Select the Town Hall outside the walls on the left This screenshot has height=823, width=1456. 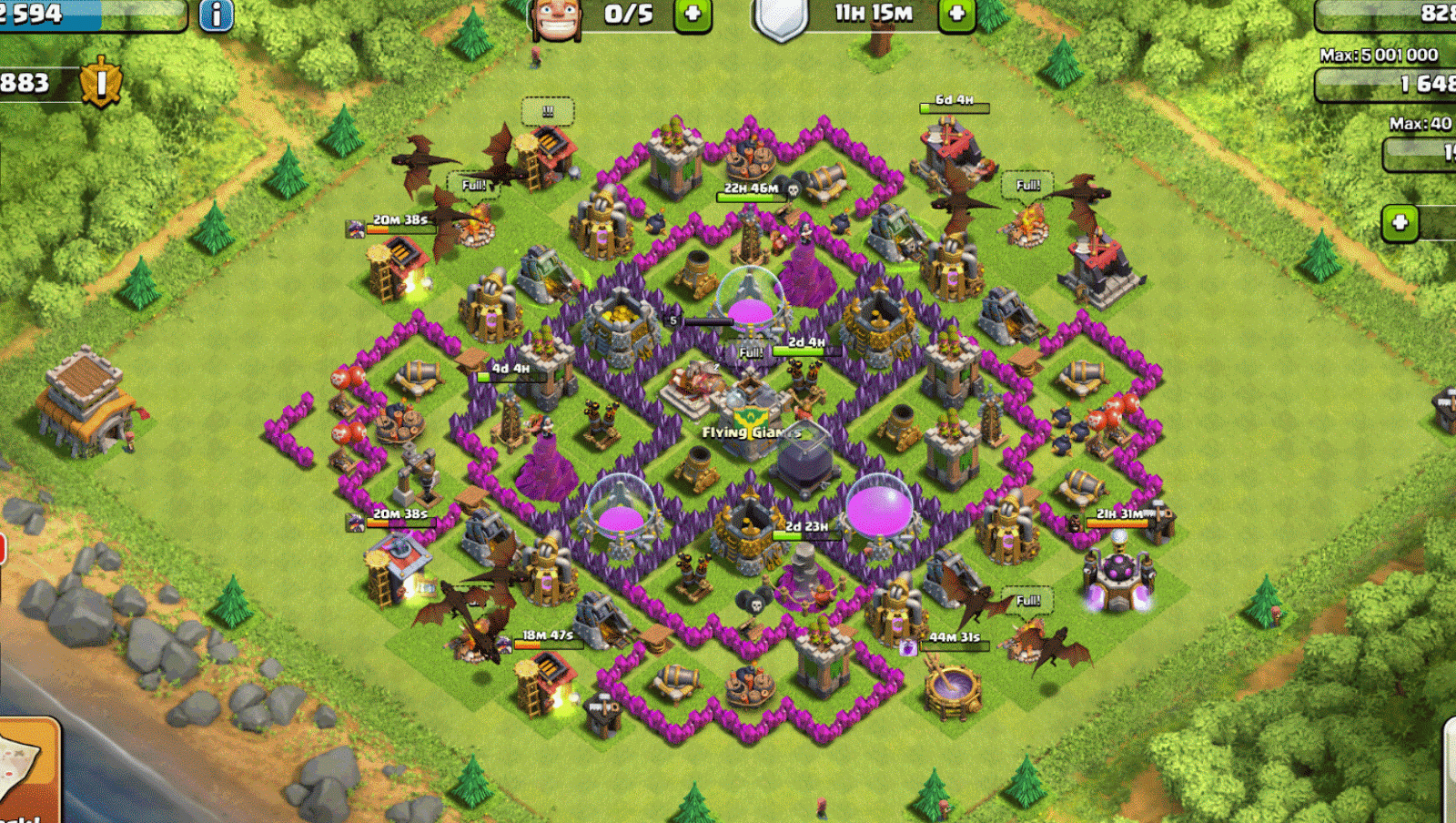[x=86, y=401]
